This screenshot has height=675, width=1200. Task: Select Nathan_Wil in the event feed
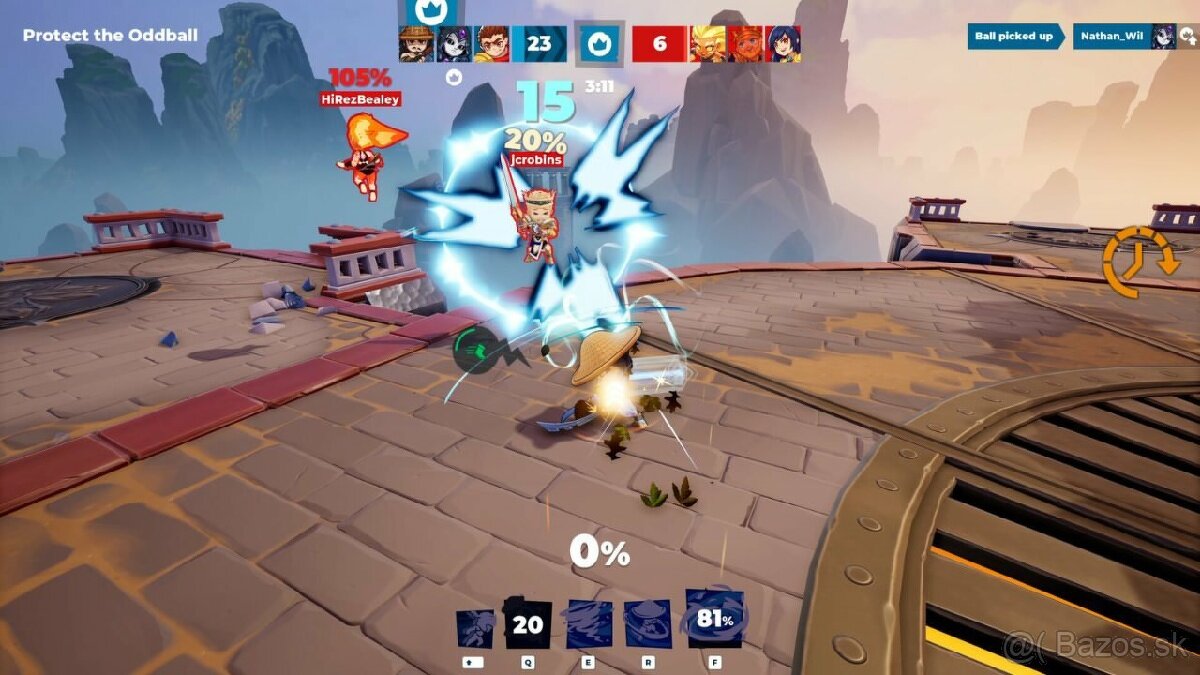click(1112, 37)
